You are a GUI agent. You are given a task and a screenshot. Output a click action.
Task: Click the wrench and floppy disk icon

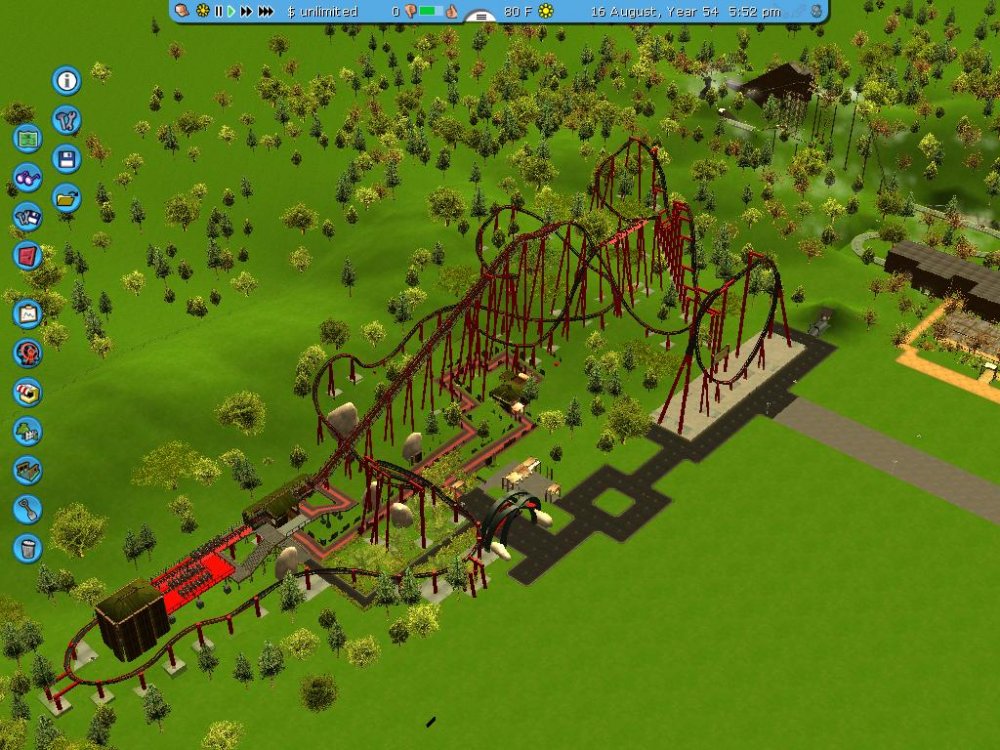(27, 217)
